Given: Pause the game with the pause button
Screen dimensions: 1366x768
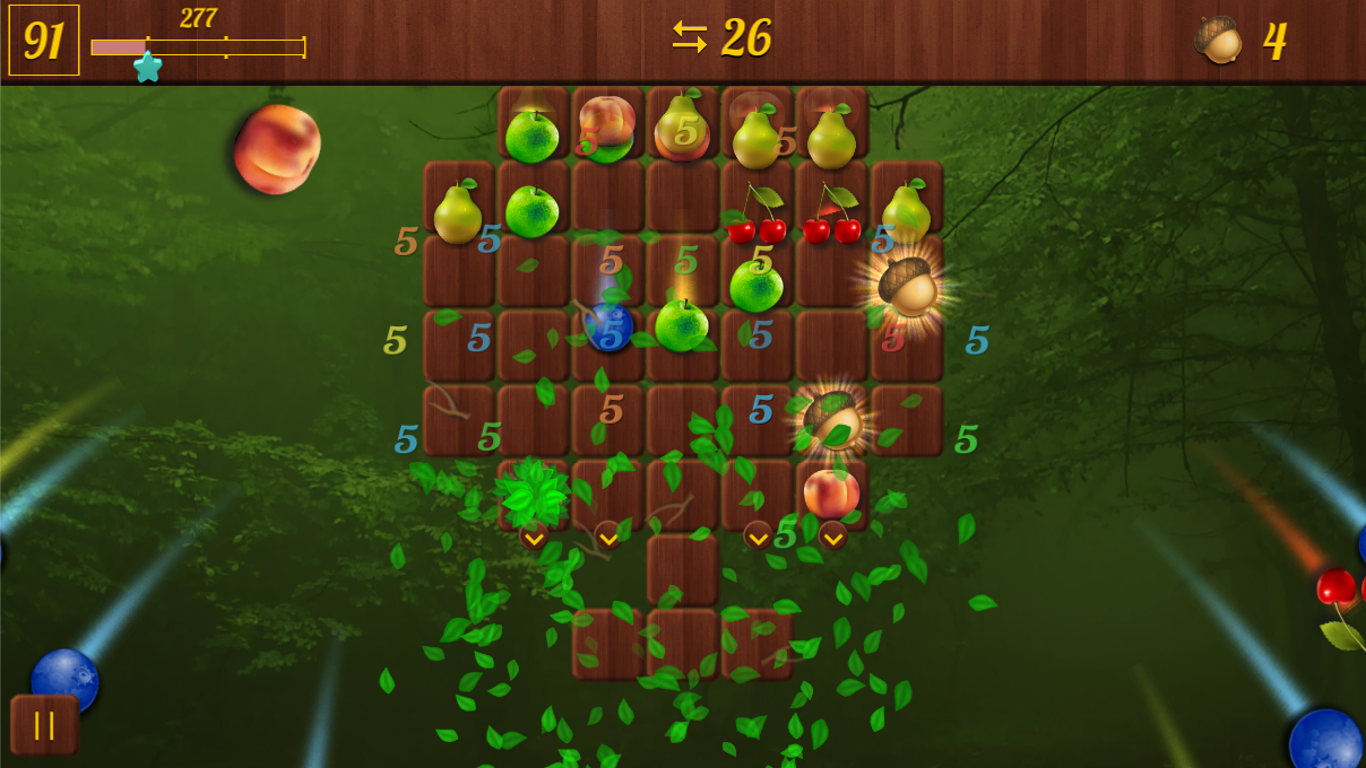Looking at the screenshot, I should pos(45,724).
